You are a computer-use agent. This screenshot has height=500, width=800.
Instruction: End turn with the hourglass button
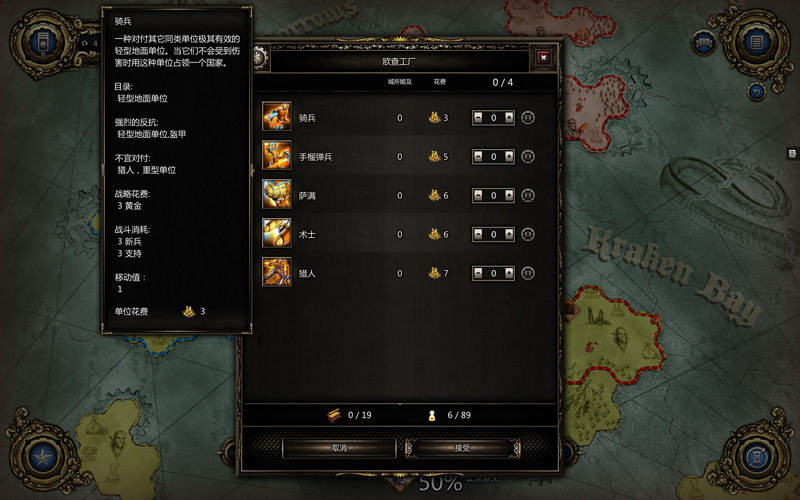pyautogui.click(x=757, y=459)
